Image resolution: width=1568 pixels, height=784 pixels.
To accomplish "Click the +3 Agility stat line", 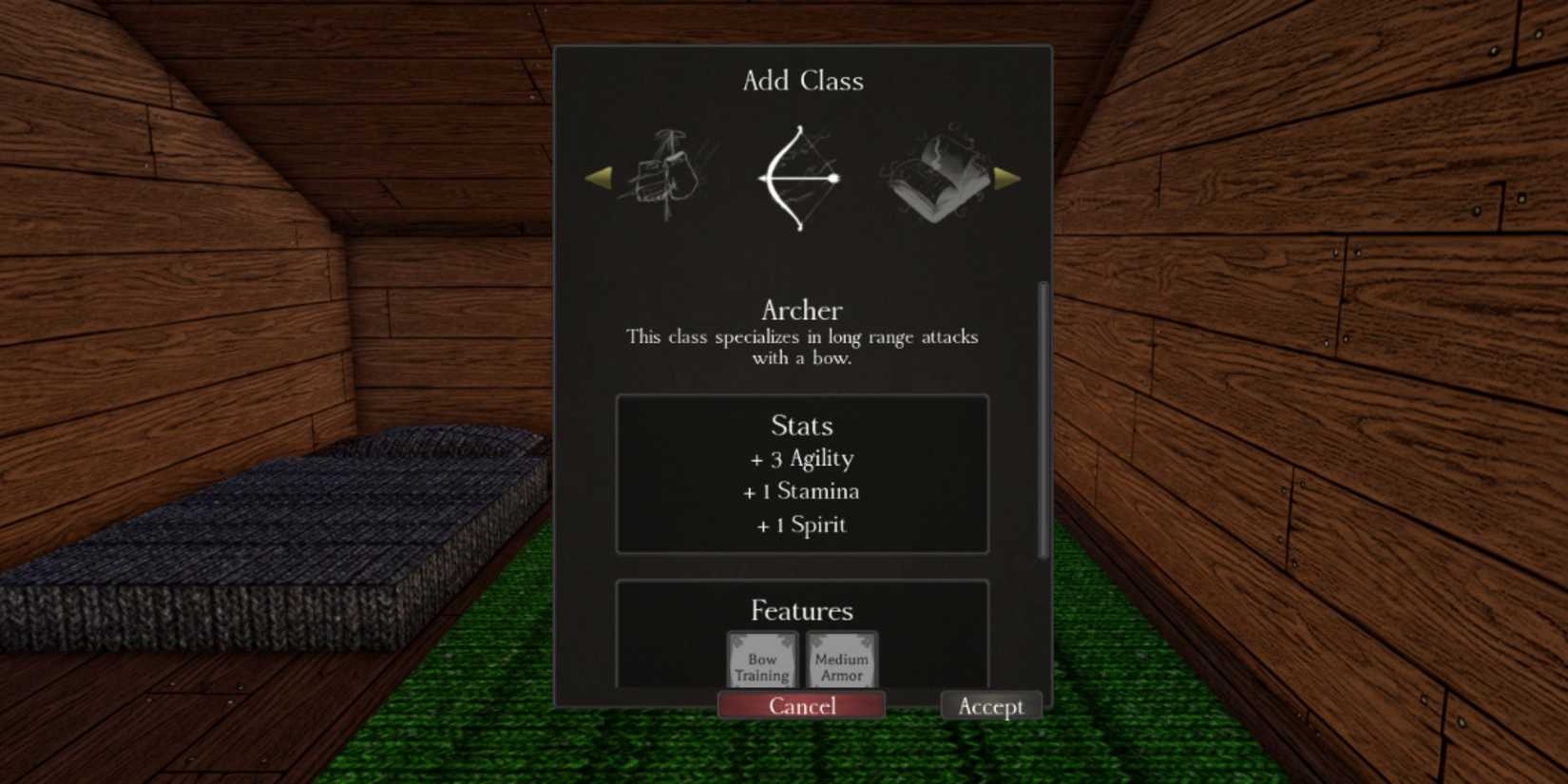I will [801, 458].
